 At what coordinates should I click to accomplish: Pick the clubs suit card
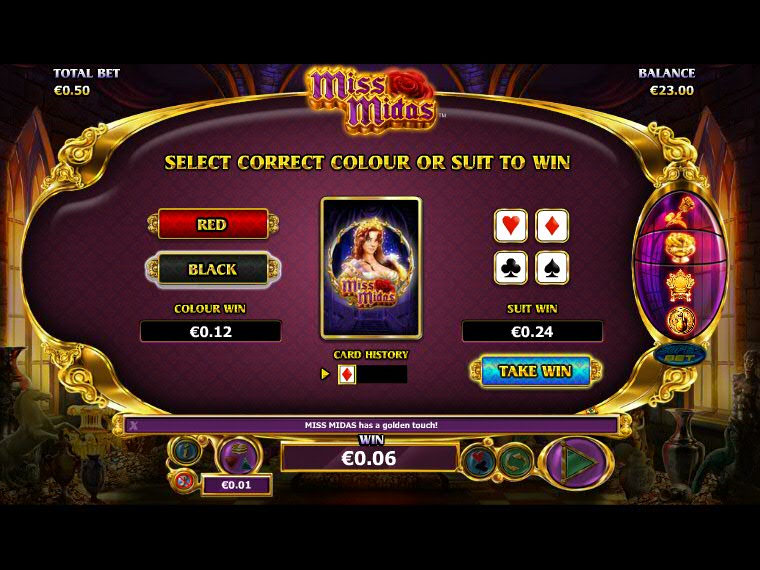(x=511, y=268)
